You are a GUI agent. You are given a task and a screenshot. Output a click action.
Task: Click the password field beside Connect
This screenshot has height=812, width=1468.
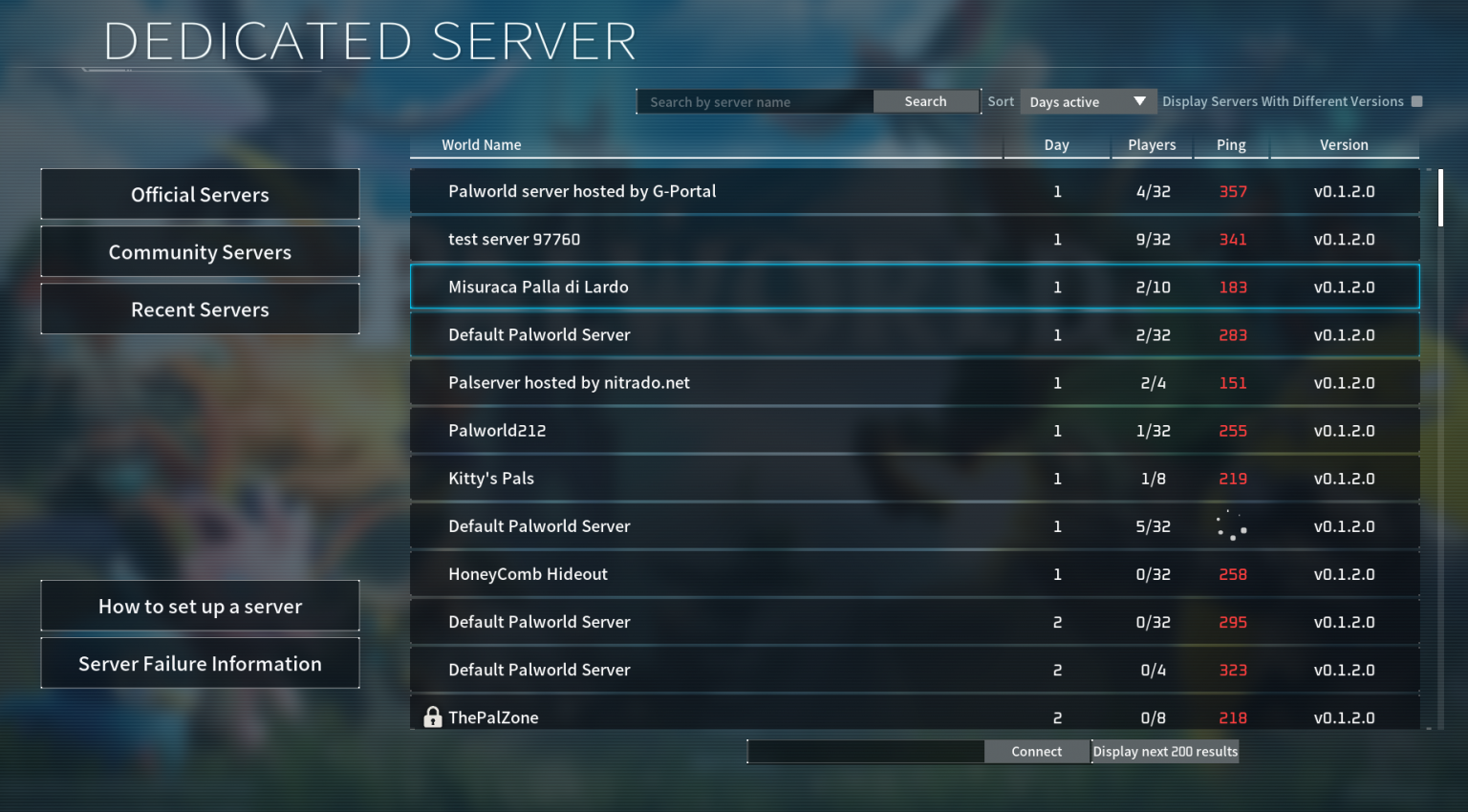[865, 751]
